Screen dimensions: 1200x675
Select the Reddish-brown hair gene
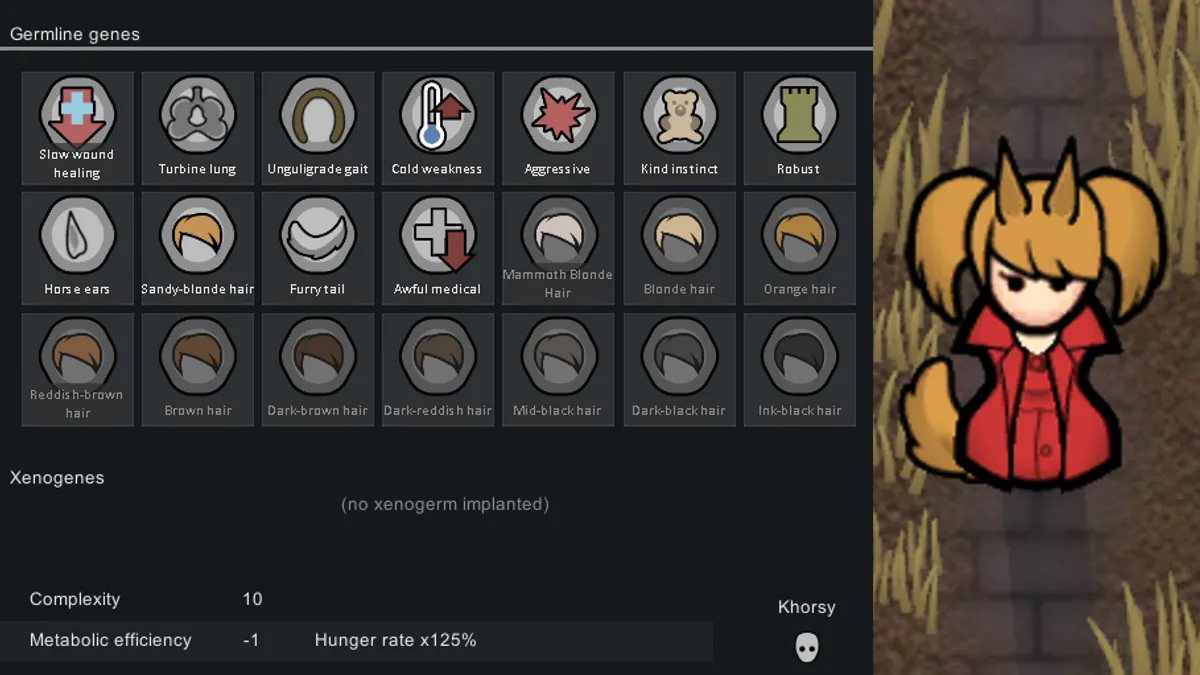click(x=77, y=369)
